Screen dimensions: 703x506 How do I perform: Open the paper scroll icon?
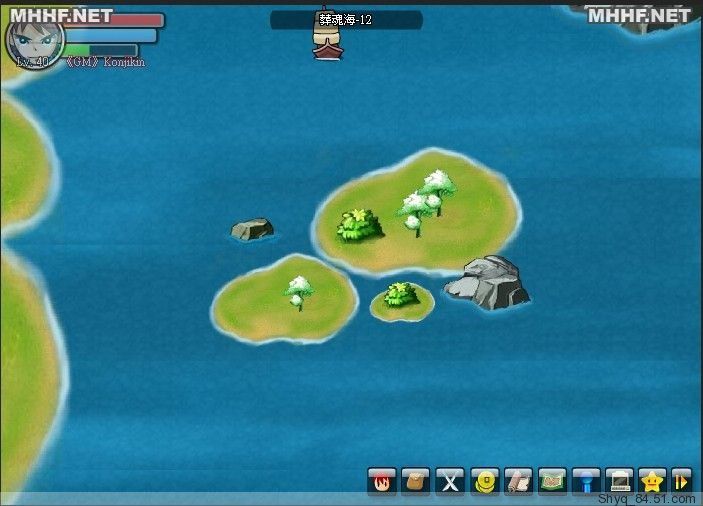(x=518, y=481)
